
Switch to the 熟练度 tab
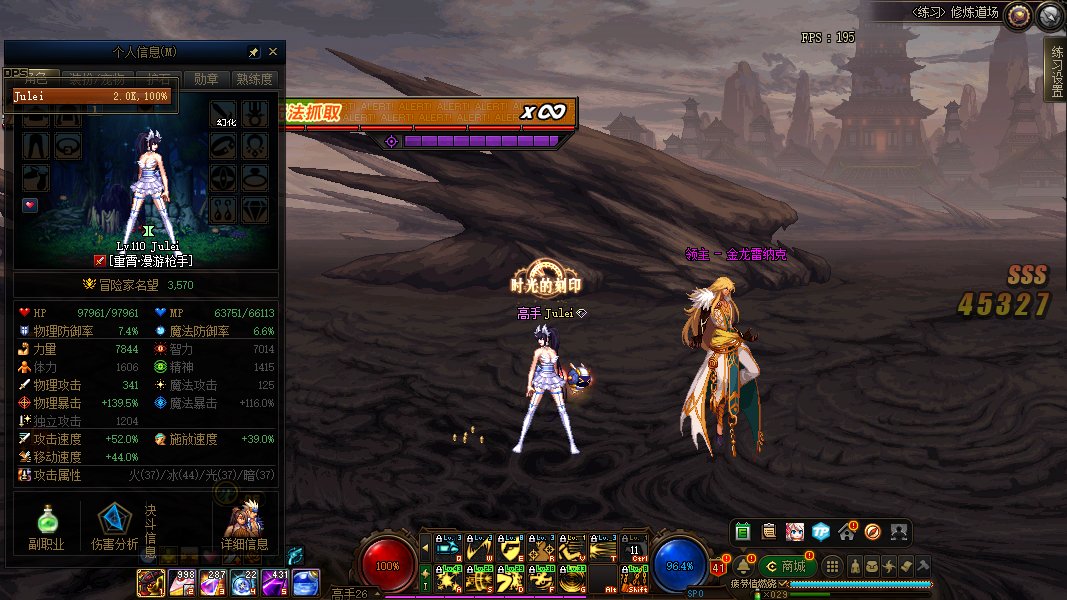254,79
